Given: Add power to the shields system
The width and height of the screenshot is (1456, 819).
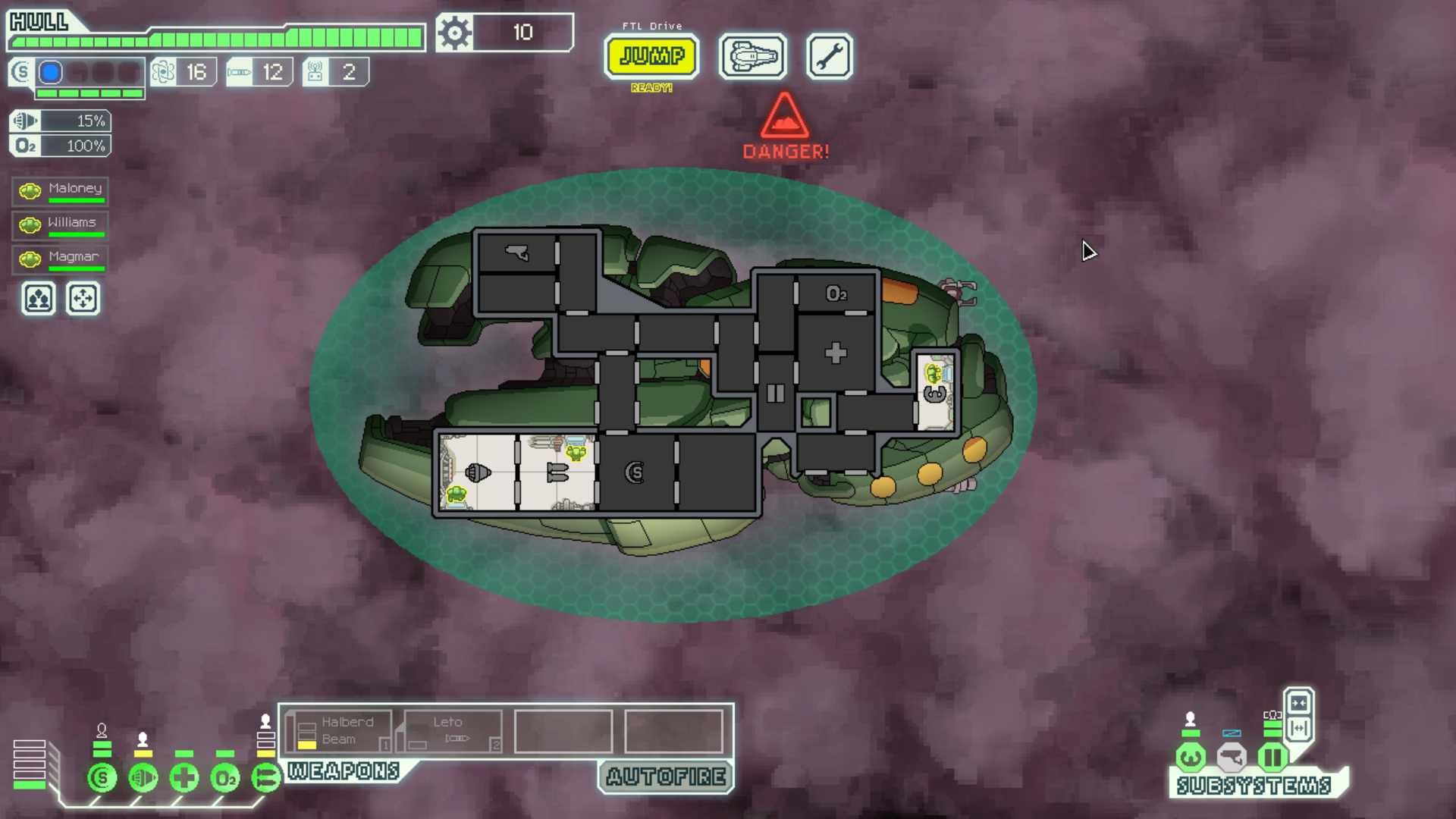Looking at the screenshot, I should 102,777.
